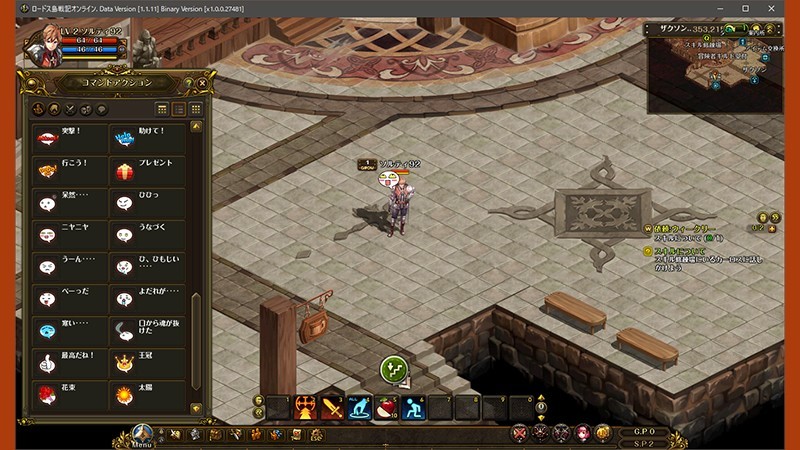Use the apple item in hotbar
Screen dimensions: 800x450
385,407
